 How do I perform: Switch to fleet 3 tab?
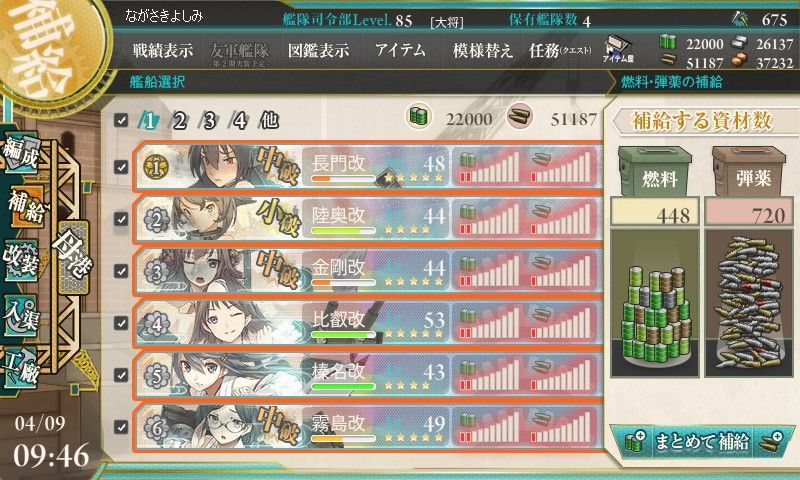(210, 120)
